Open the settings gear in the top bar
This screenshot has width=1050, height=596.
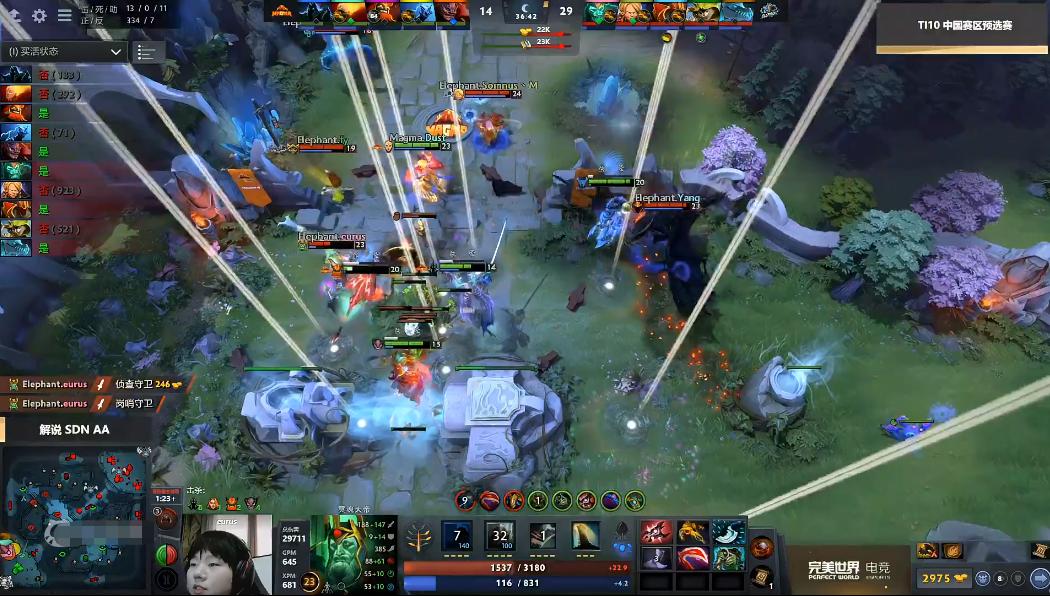[40, 15]
